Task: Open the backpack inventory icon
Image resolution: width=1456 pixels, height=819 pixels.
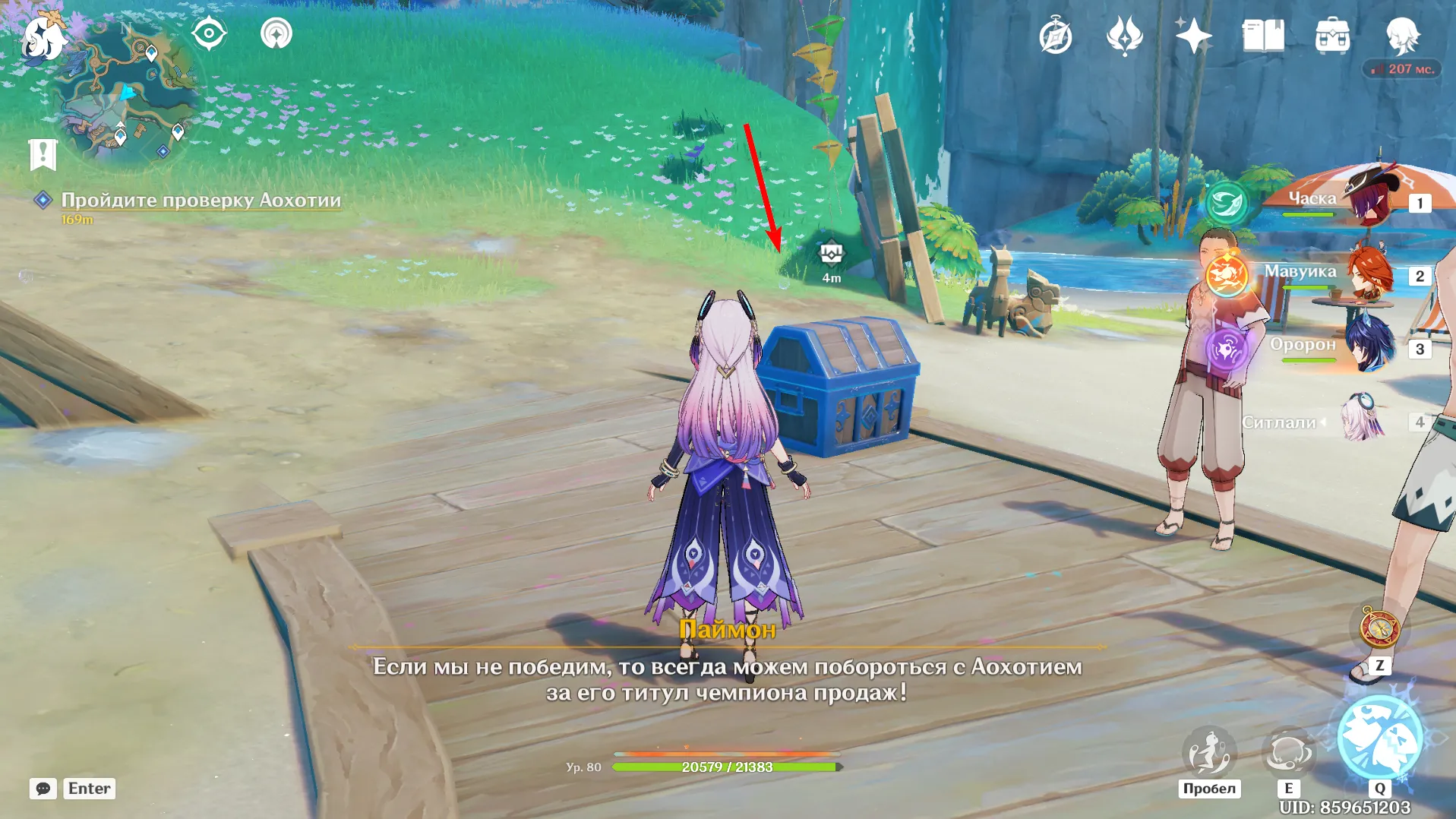Action: pos(1332,36)
